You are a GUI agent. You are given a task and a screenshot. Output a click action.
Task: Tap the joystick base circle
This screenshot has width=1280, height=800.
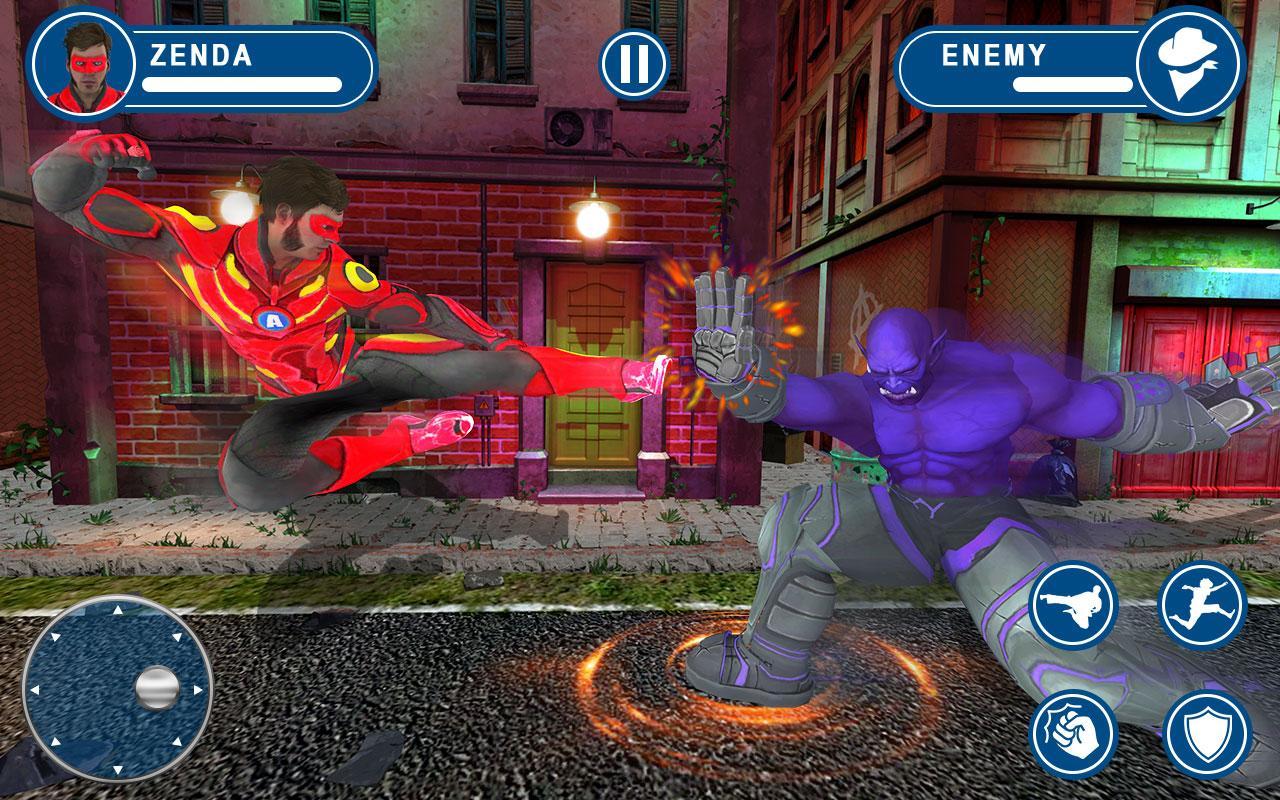click(118, 686)
